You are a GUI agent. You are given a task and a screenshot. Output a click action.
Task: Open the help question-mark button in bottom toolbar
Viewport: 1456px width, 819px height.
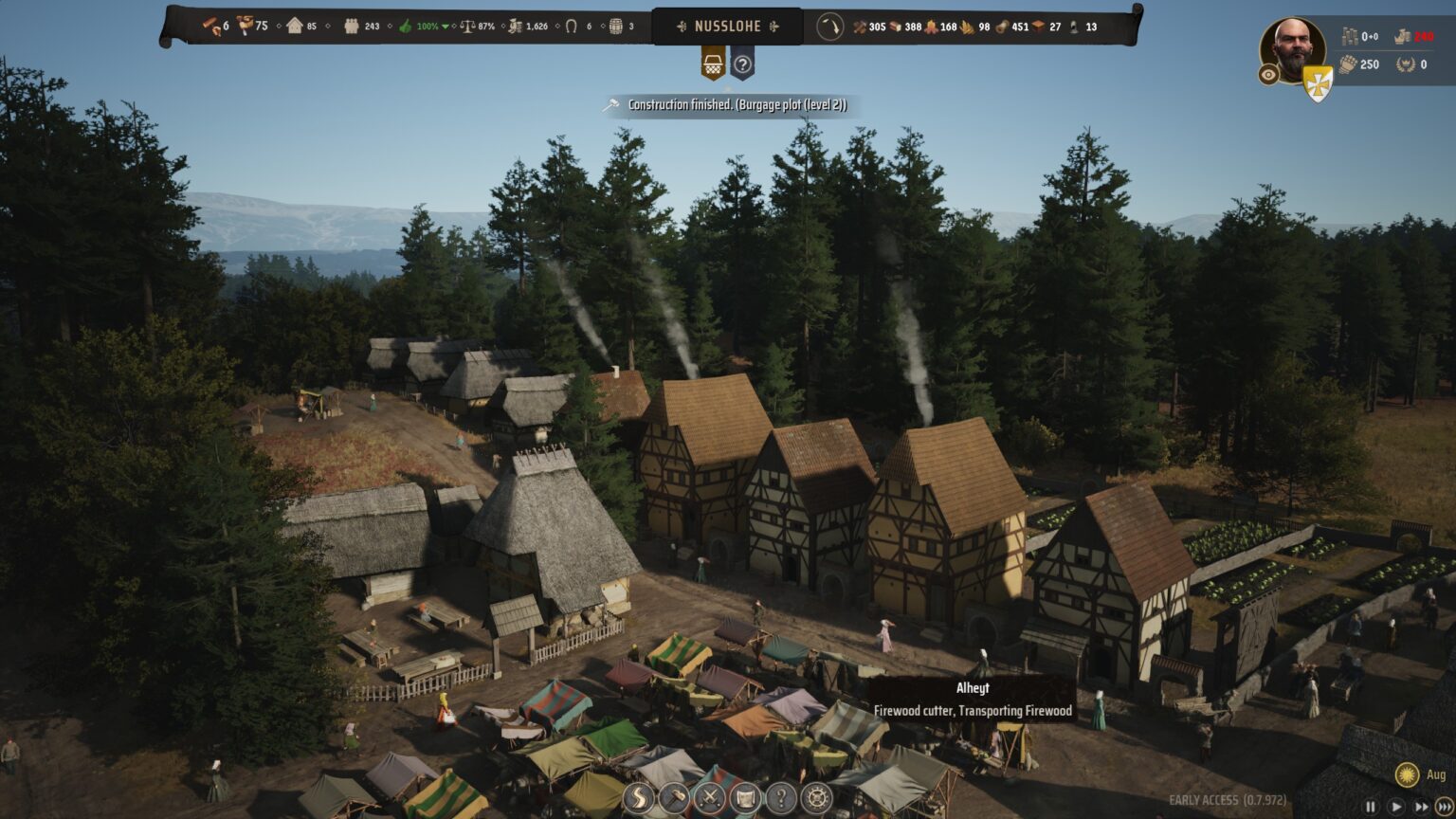pyautogui.click(x=780, y=798)
